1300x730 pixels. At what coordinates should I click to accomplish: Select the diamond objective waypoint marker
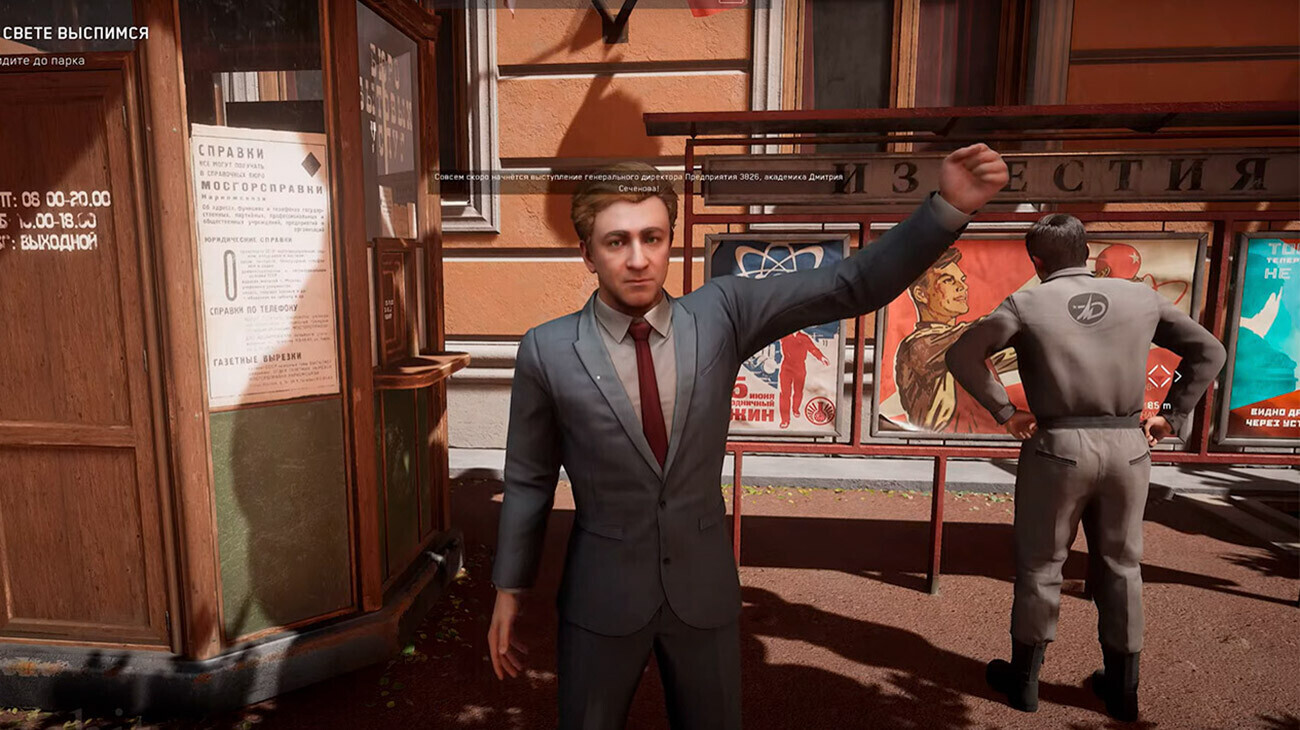pos(1159,377)
